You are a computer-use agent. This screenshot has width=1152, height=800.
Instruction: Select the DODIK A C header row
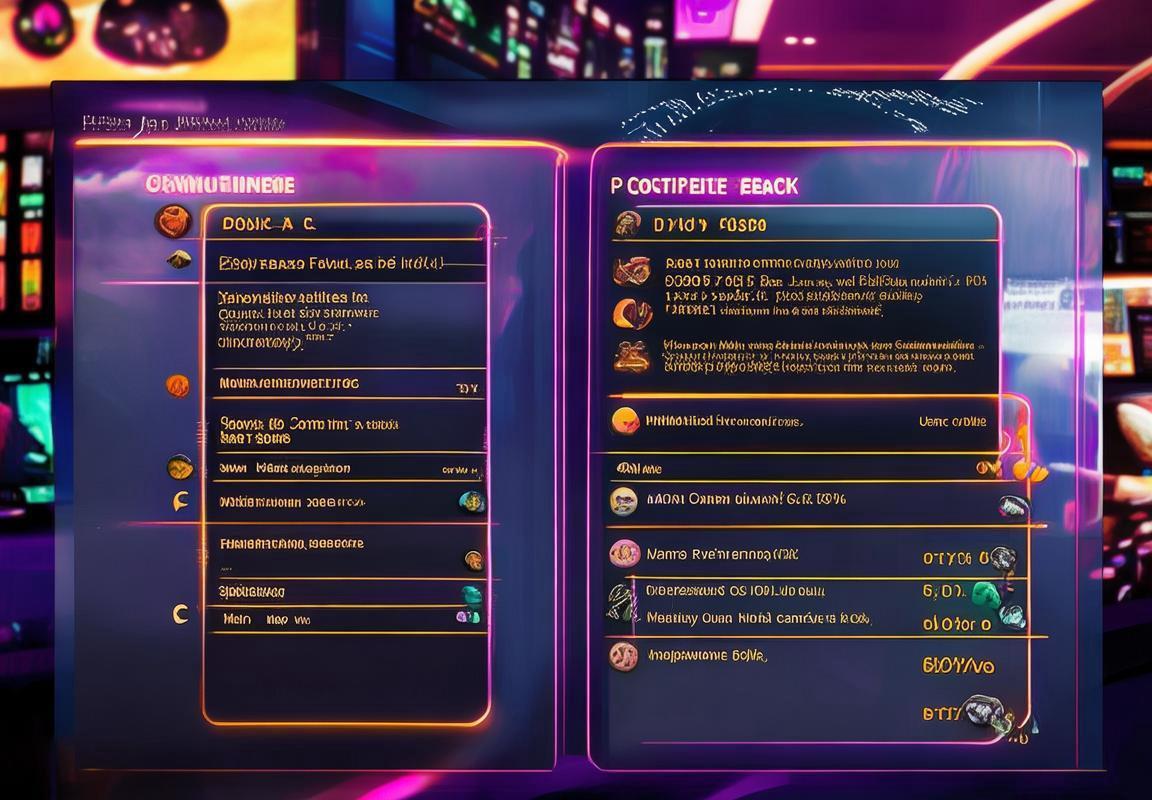(x=345, y=224)
